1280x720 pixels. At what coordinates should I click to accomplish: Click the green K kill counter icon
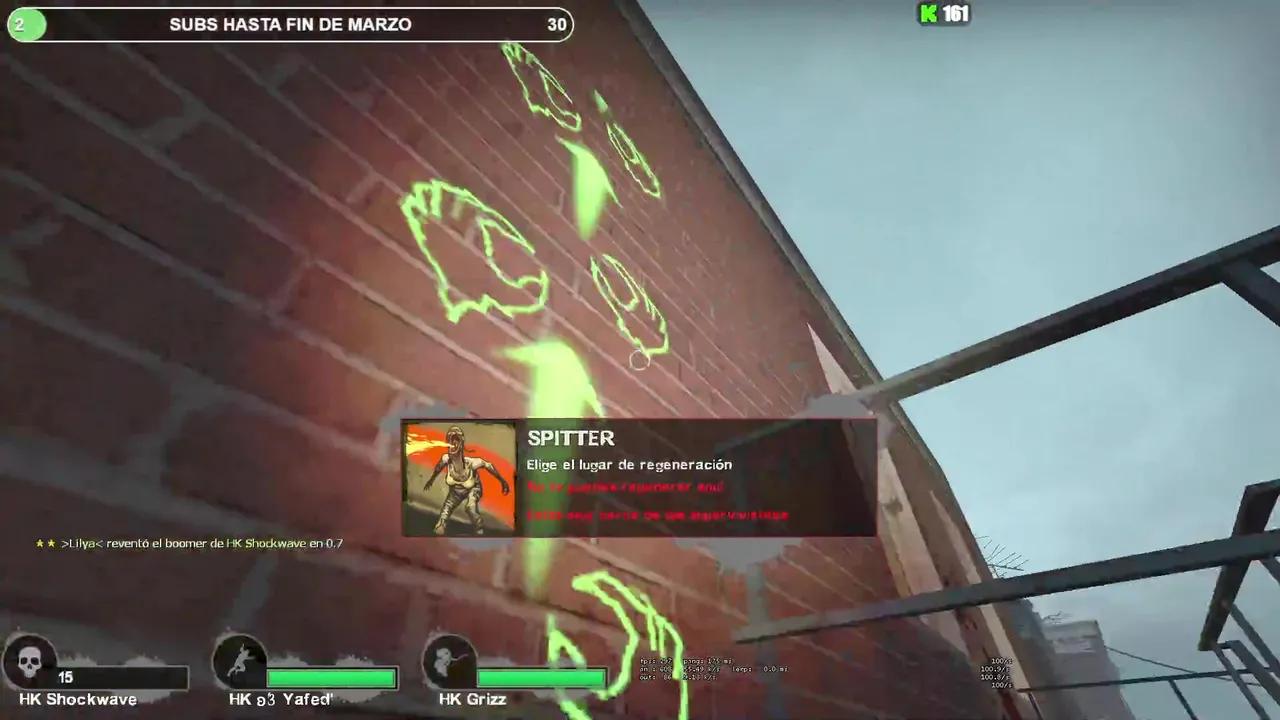pyautogui.click(x=927, y=15)
